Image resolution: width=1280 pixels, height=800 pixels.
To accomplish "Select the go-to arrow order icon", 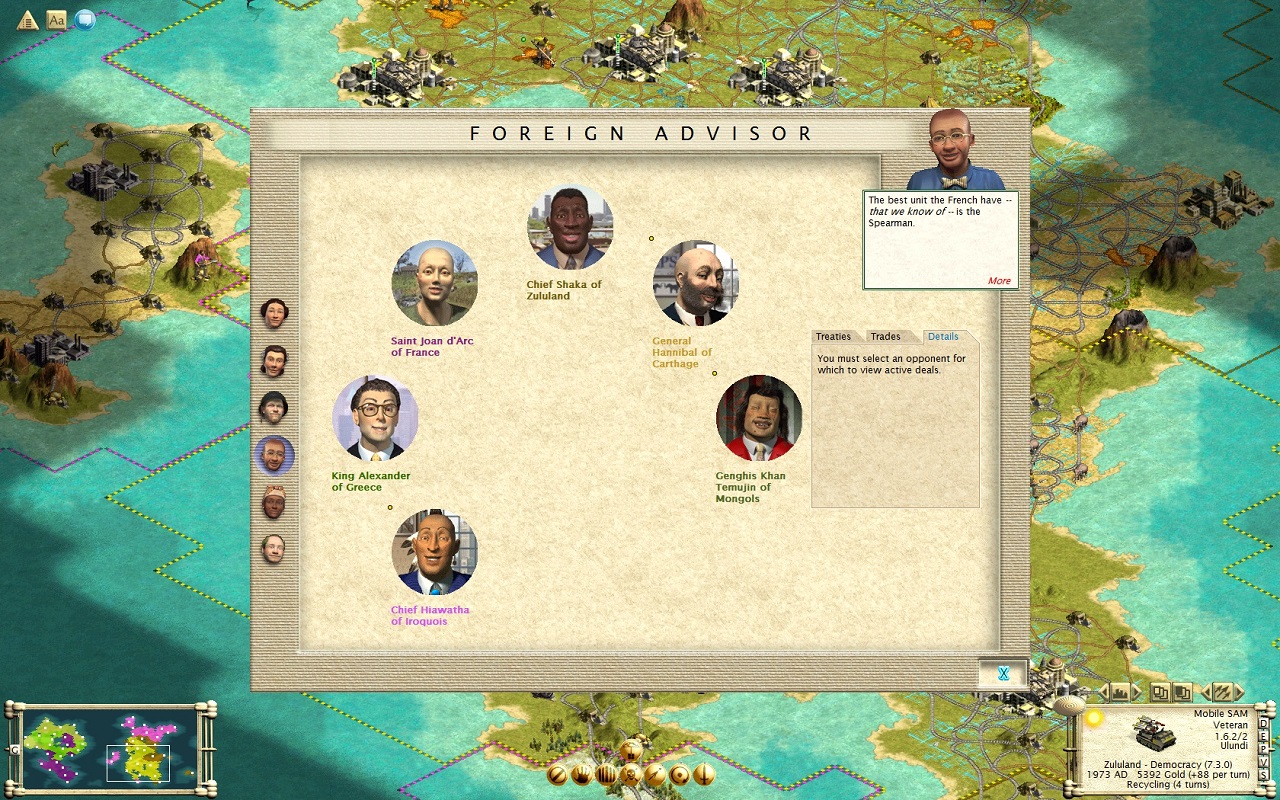I will pos(655,773).
